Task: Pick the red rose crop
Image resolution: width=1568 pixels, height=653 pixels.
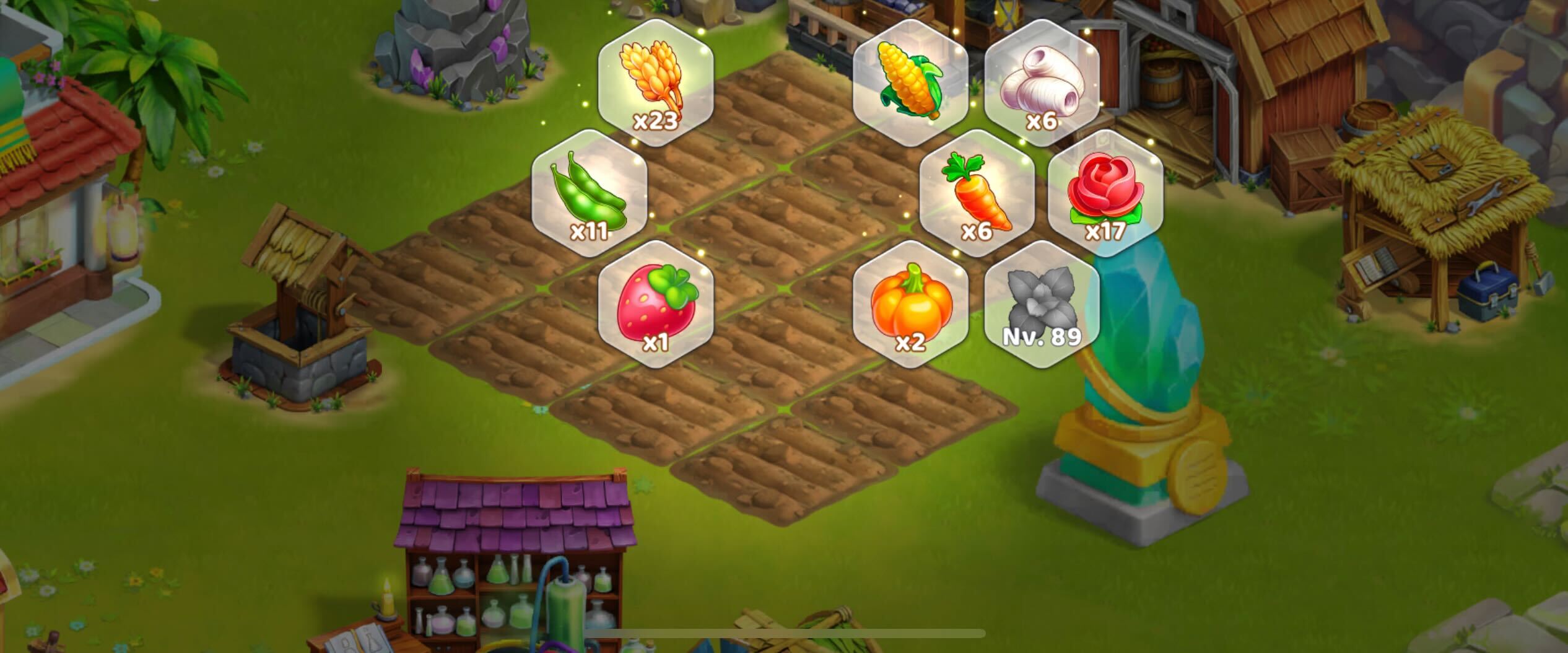Action: pyautogui.click(x=1105, y=193)
